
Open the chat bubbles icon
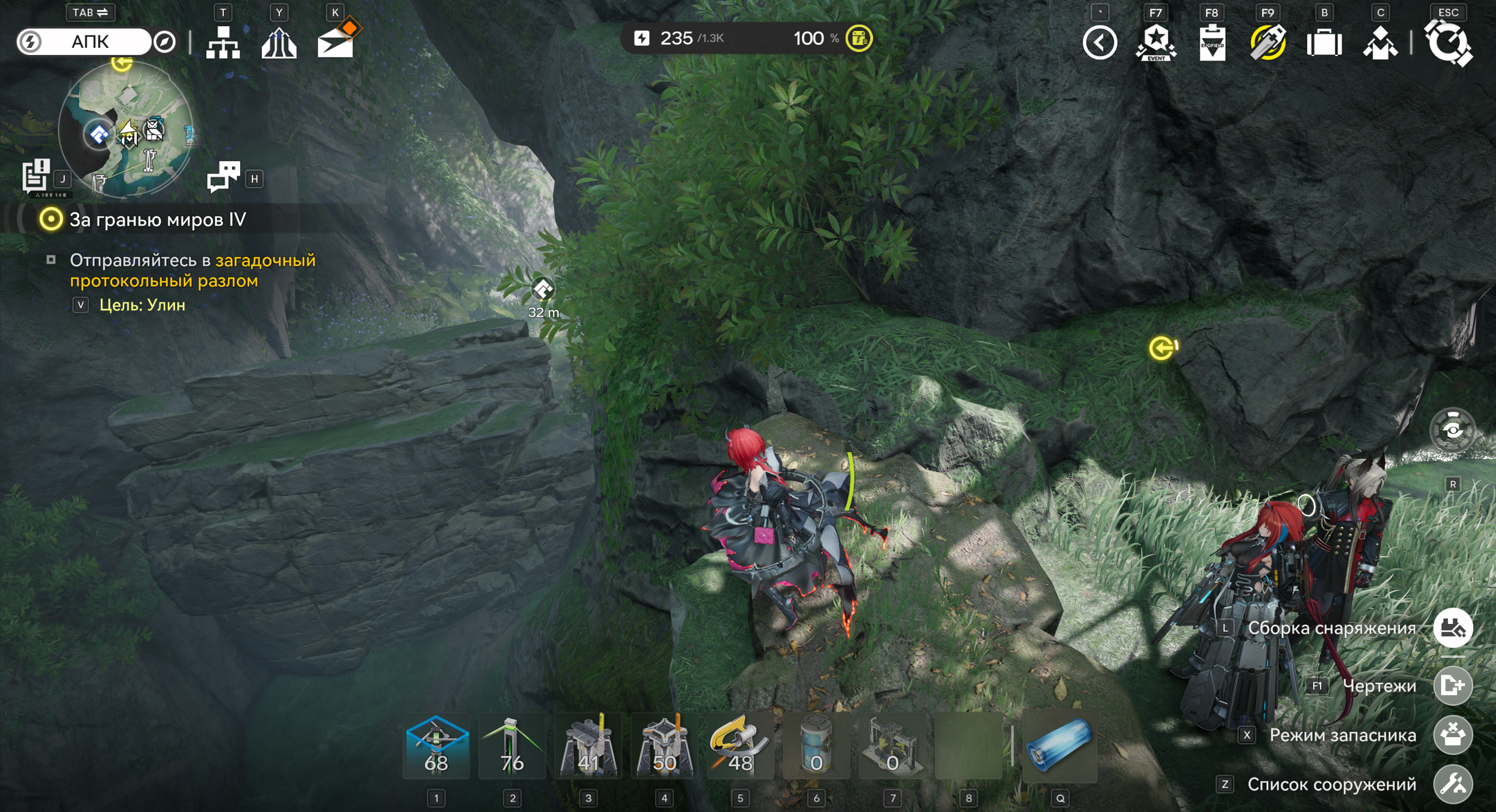(223, 176)
